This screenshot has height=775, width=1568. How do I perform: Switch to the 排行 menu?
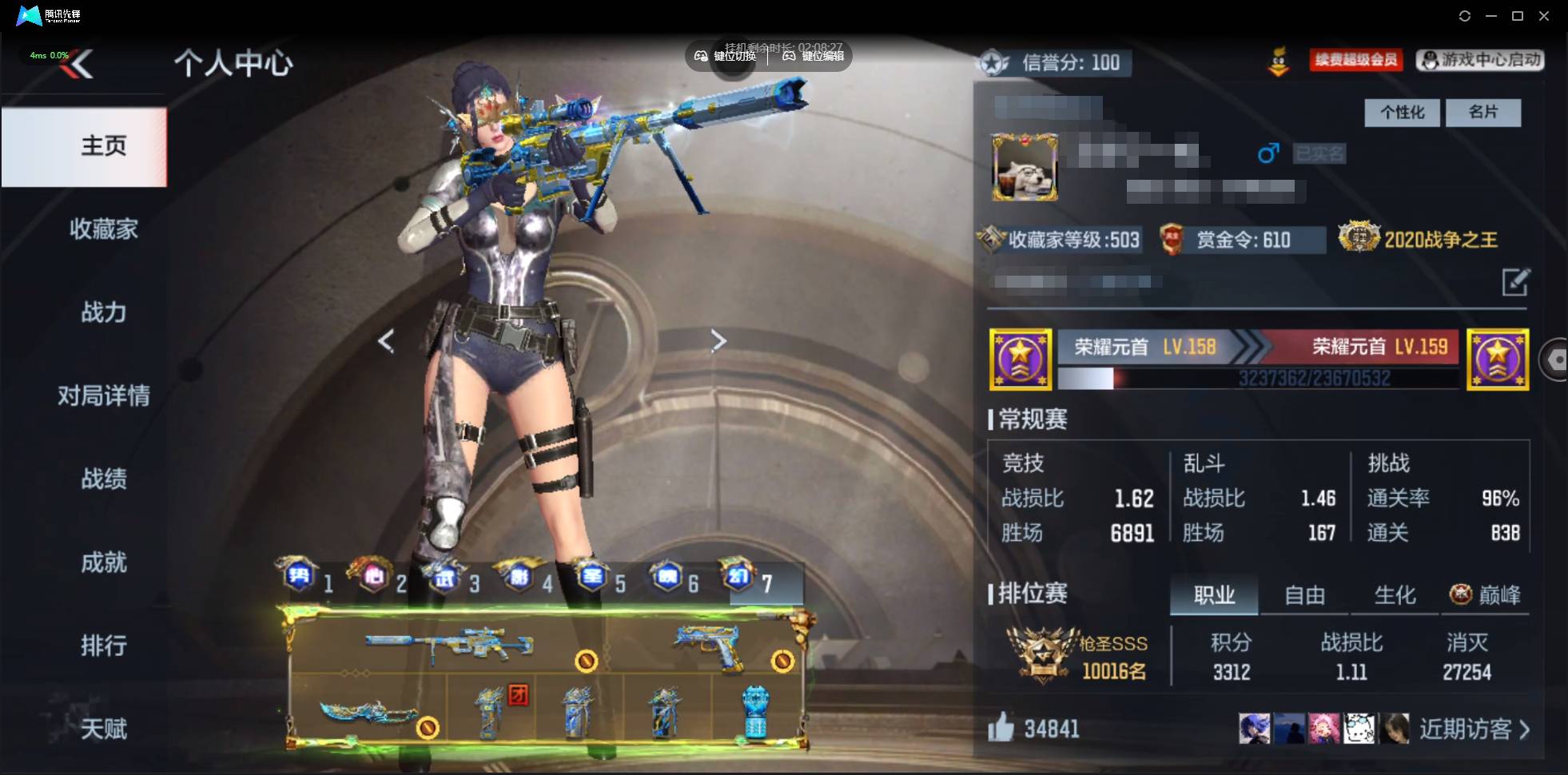[x=103, y=646]
